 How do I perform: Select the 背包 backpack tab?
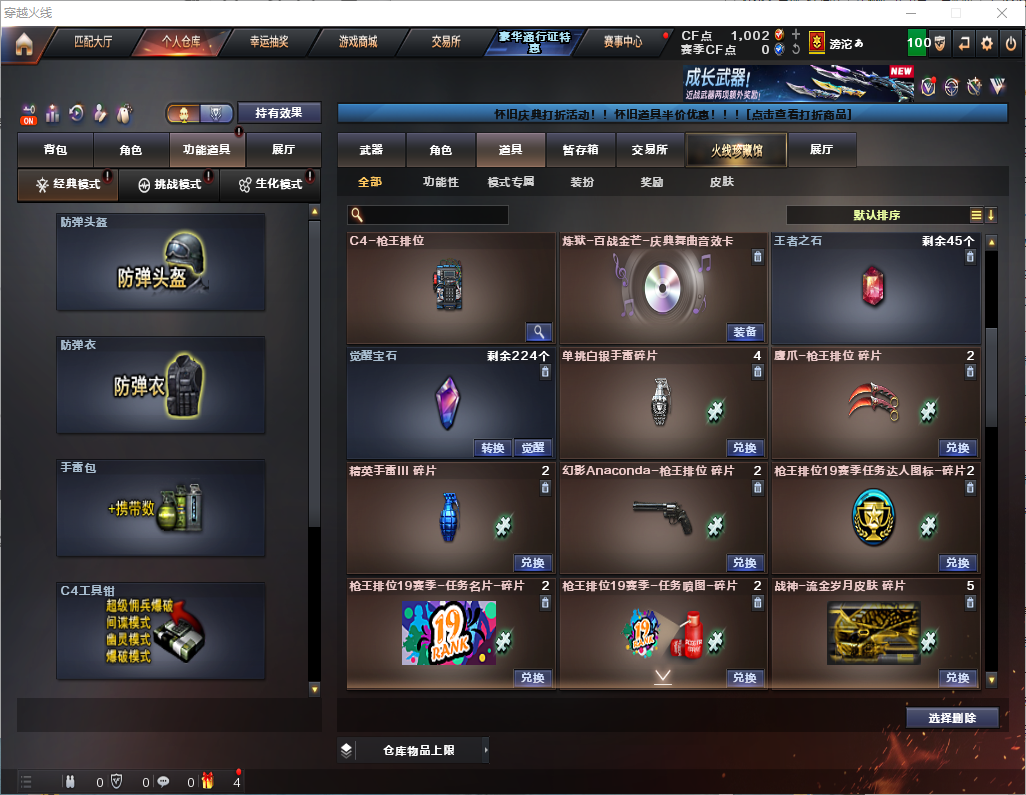55,150
